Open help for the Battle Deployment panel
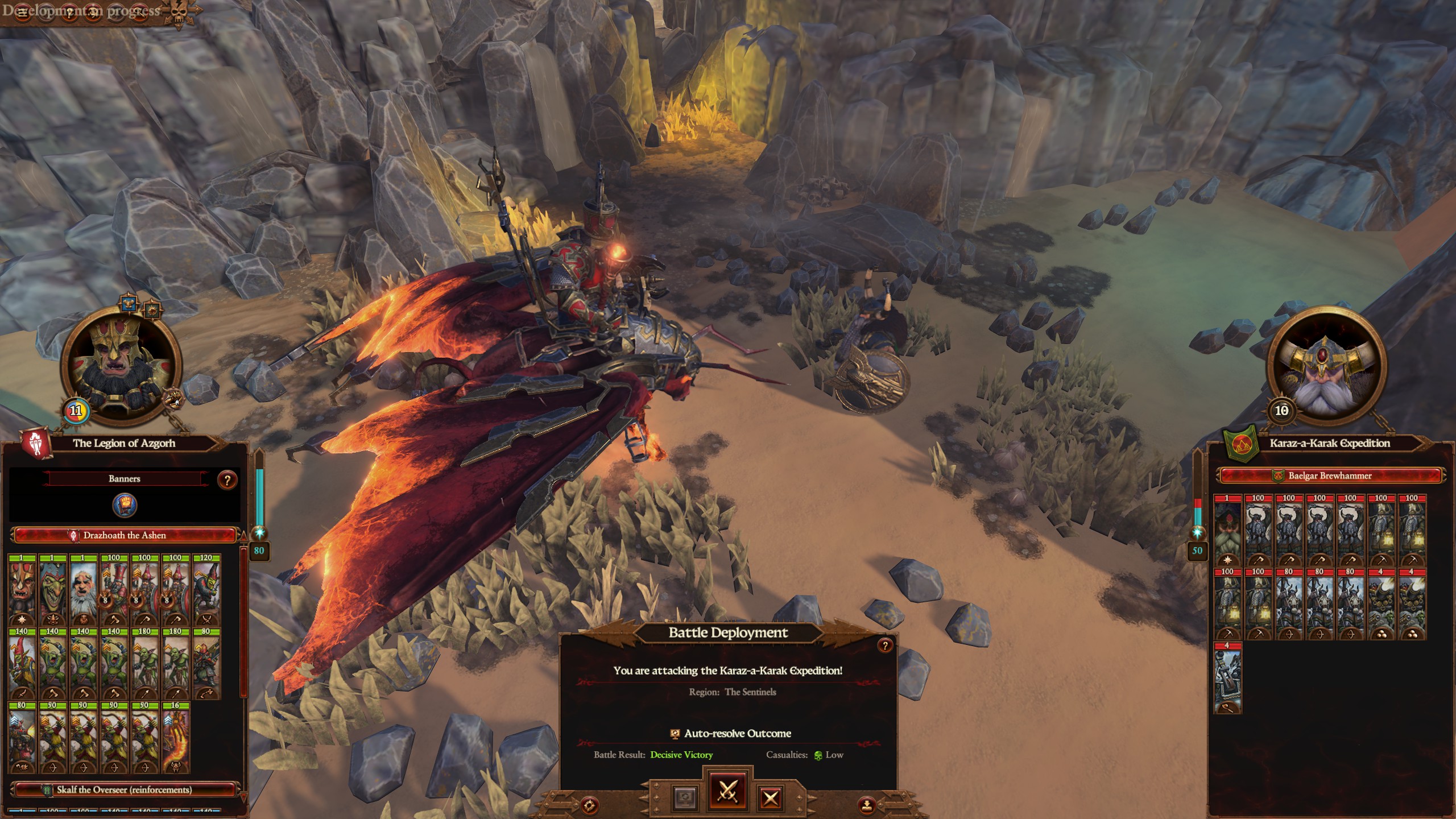The width and height of the screenshot is (1456, 819). tap(884, 646)
